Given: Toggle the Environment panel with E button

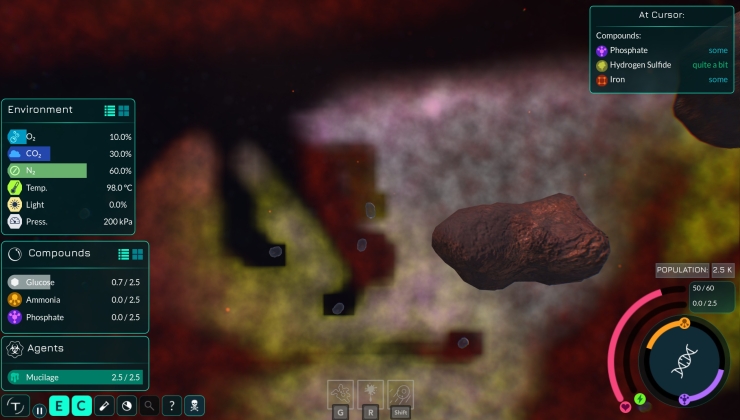Looking at the screenshot, I should [x=60, y=406].
